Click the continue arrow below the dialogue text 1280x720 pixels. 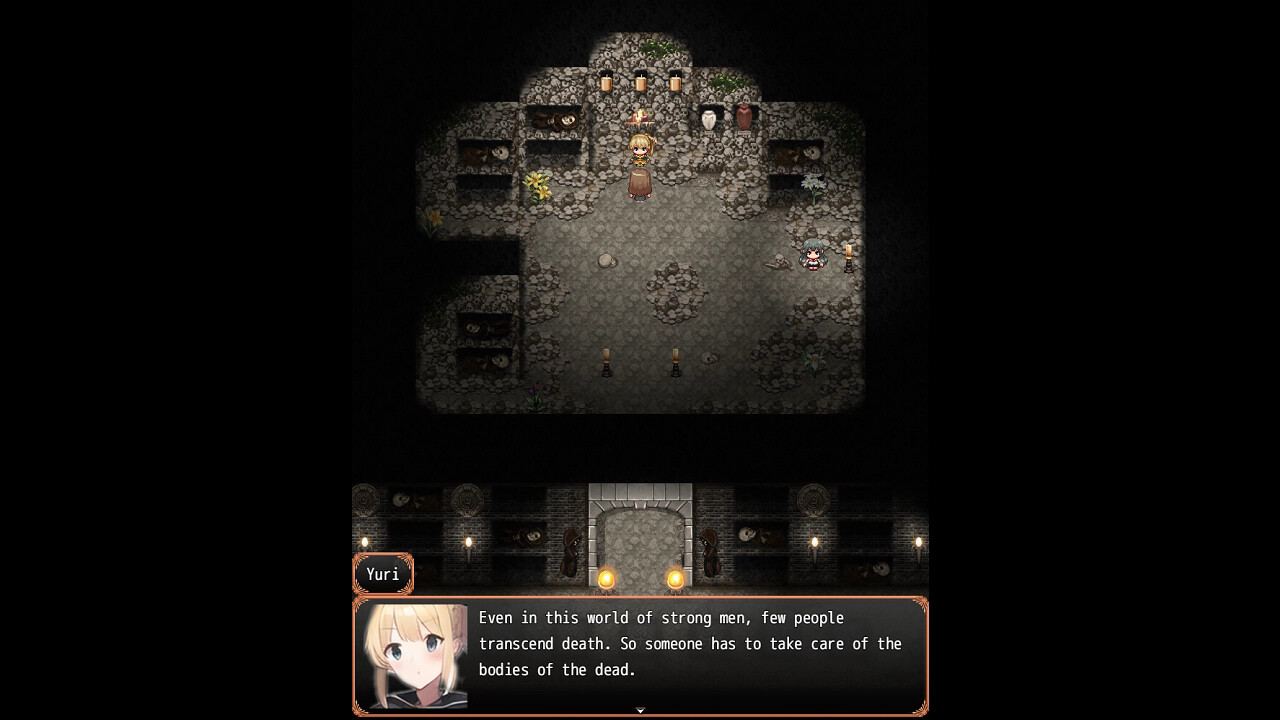click(640, 709)
